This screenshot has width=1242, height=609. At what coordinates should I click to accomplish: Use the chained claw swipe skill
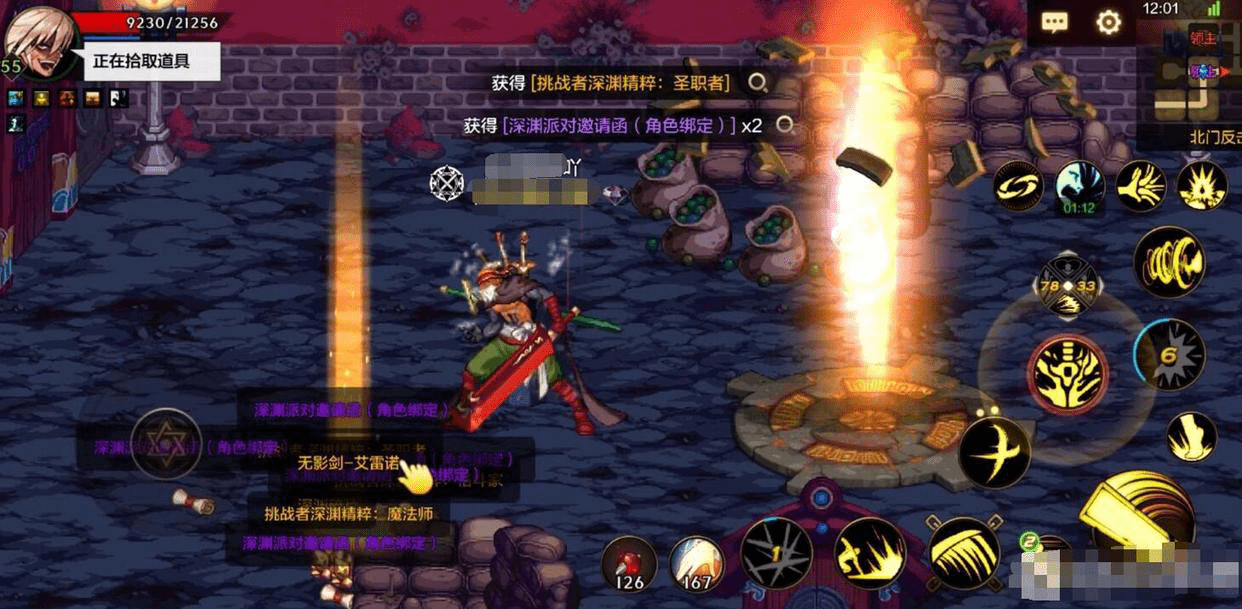963,553
